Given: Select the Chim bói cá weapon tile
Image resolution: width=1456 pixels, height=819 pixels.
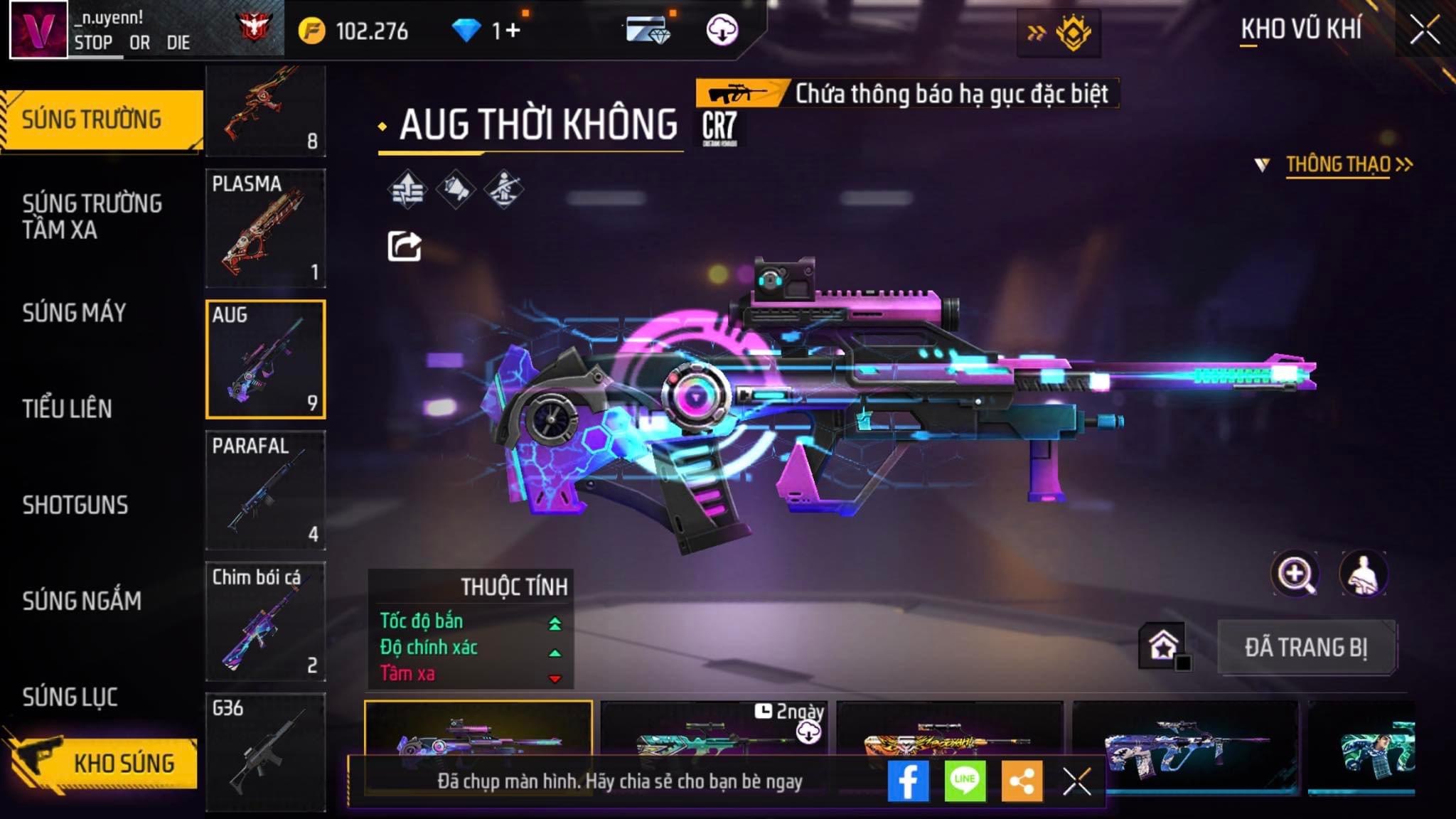Looking at the screenshot, I should click(x=265, y=621).
